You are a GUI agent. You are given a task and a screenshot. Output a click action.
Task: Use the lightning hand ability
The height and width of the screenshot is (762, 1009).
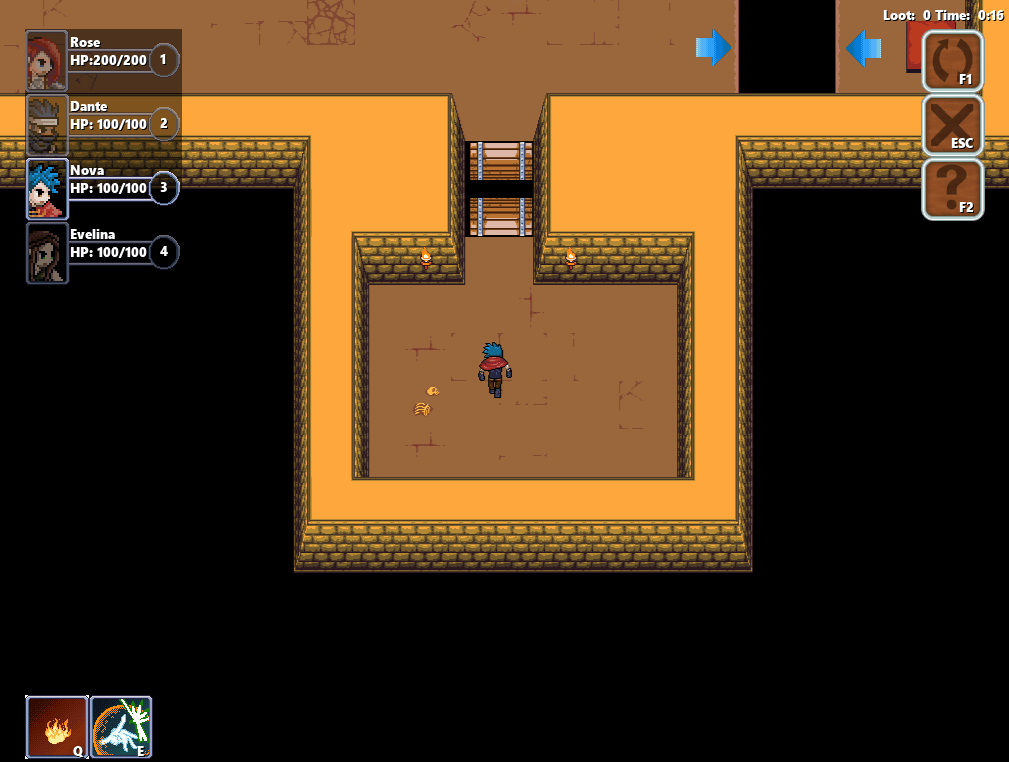pos(121,727)
